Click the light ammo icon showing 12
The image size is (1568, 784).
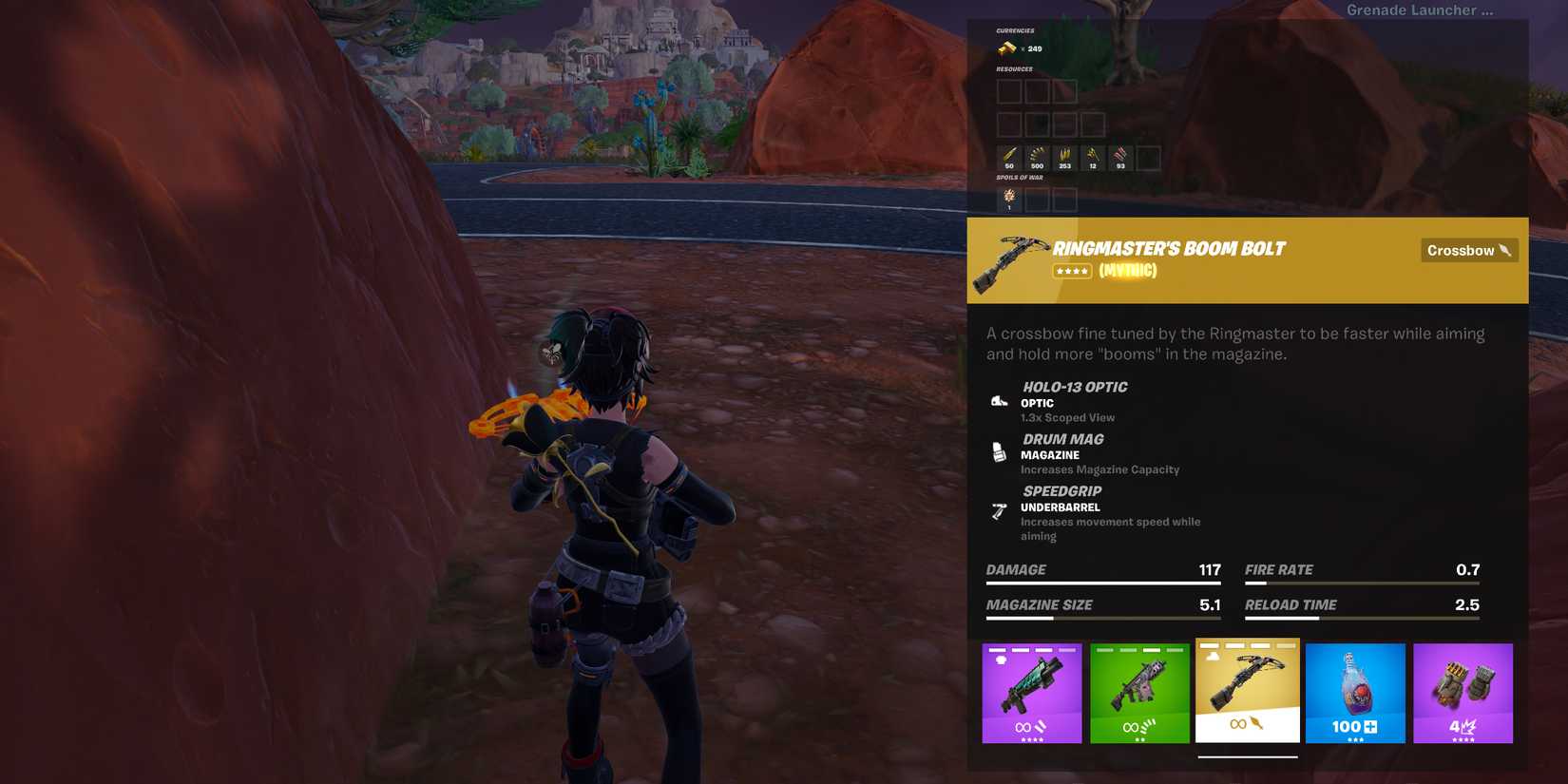[x=1091, y=156]
